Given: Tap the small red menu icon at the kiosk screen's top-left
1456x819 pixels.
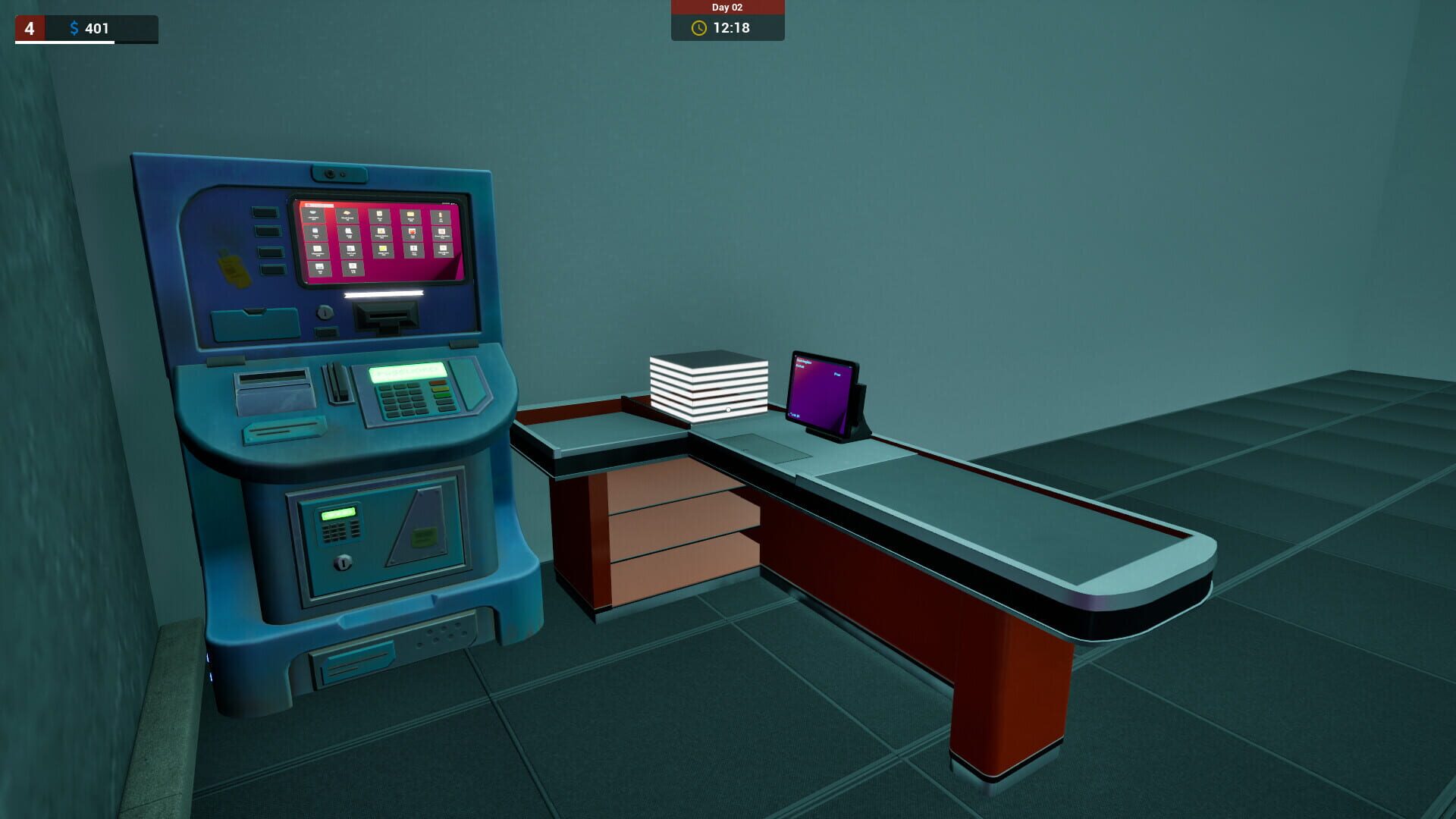Looking at the screenshot, I should [x=309, y=206].
